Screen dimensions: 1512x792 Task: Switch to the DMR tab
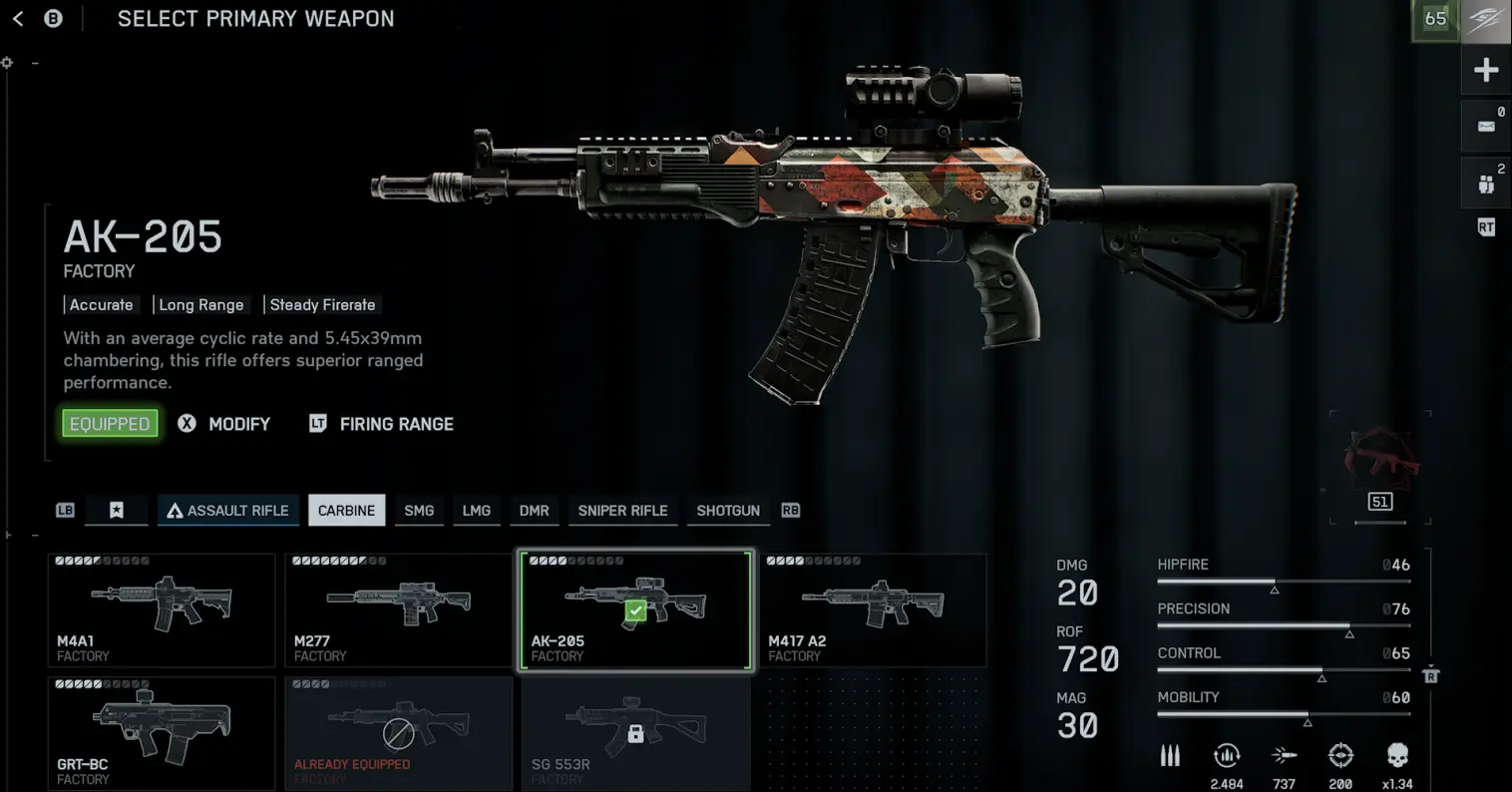[x=534, y=511]
